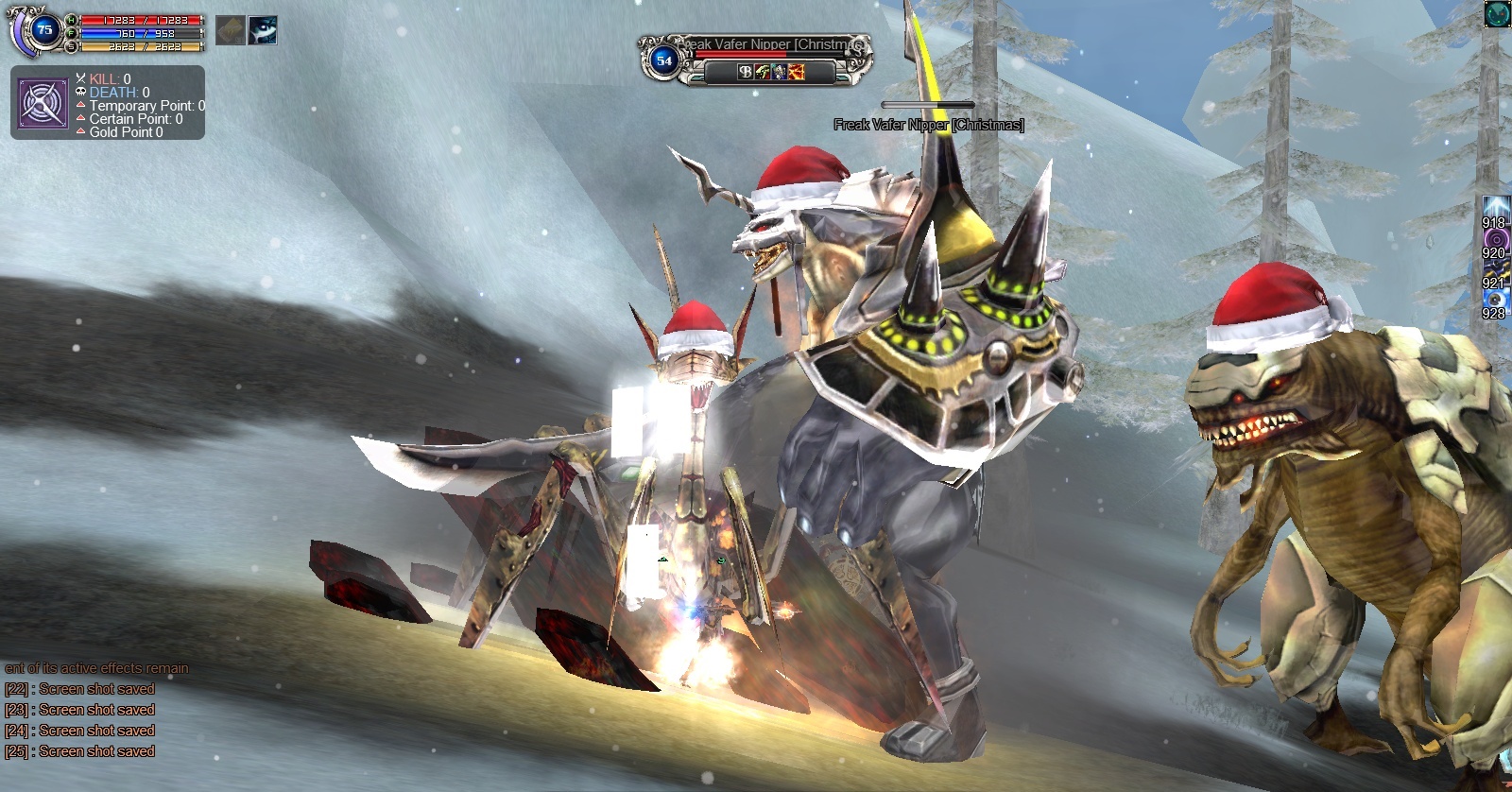This screenshot has width=1512, height=792.
Task: Click the target's green-on-red status icon
Action: [763, 72]
